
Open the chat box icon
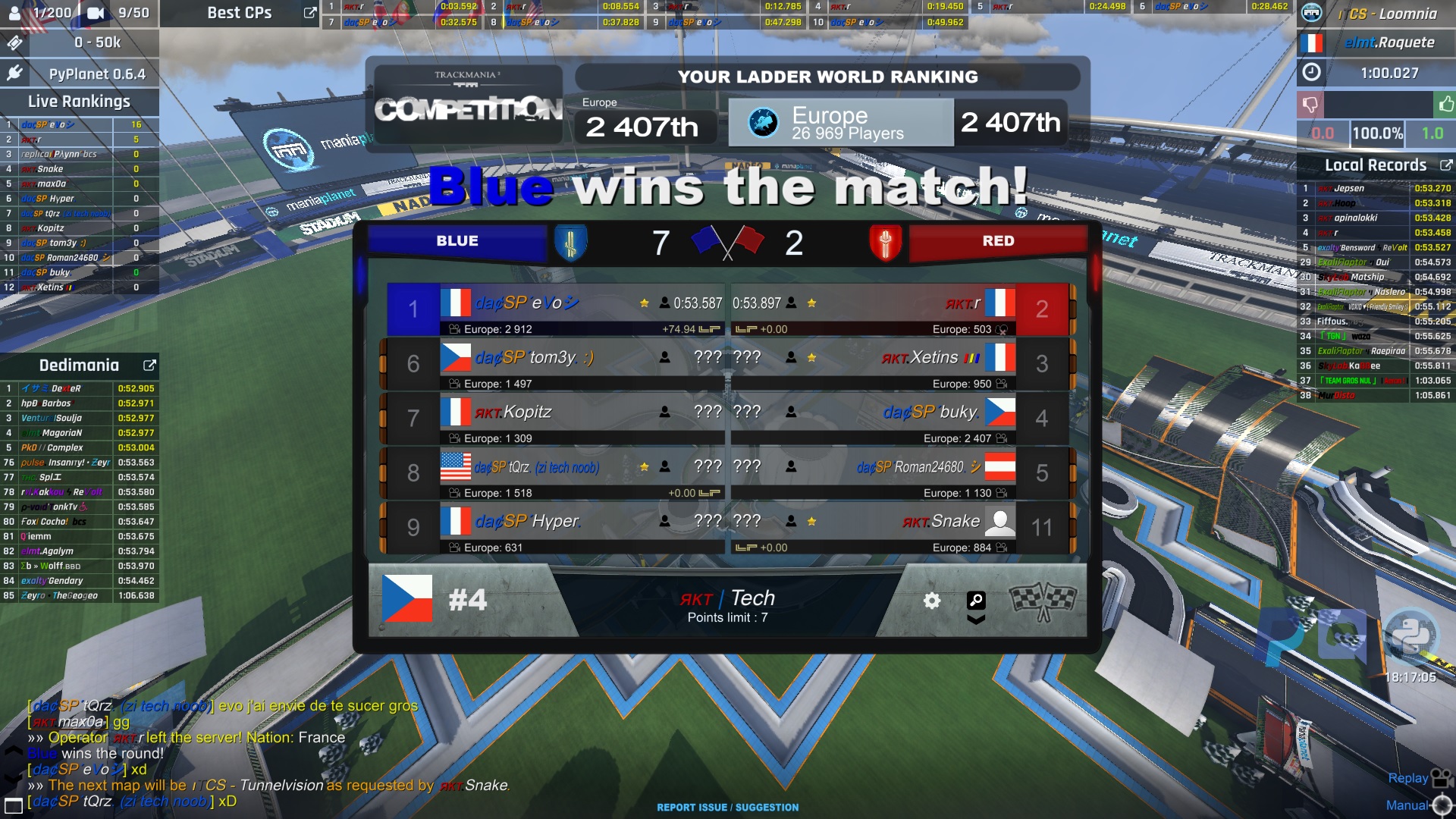(14, 805)
